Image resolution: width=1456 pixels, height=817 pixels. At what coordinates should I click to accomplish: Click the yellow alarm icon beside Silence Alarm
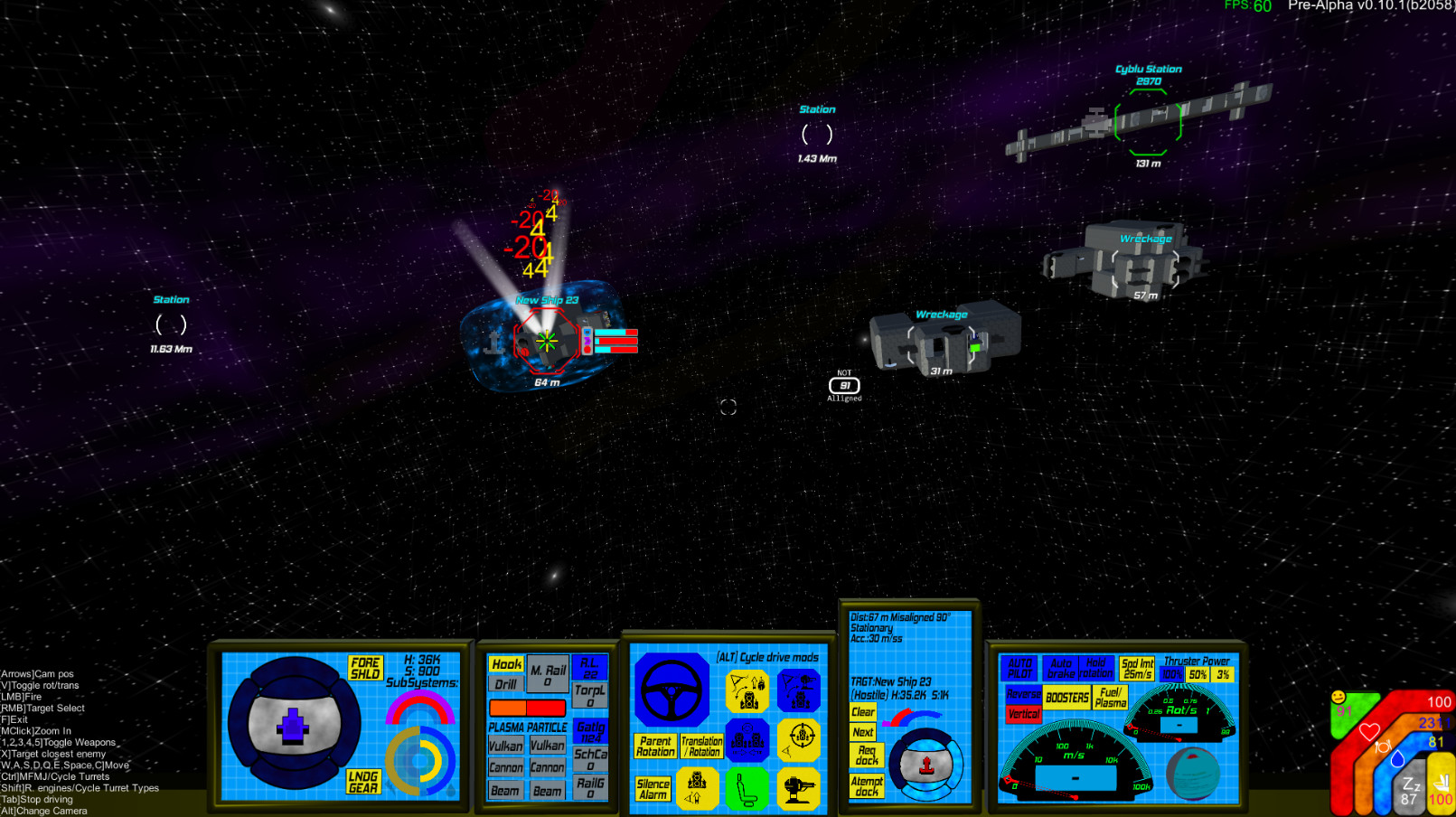698,786
